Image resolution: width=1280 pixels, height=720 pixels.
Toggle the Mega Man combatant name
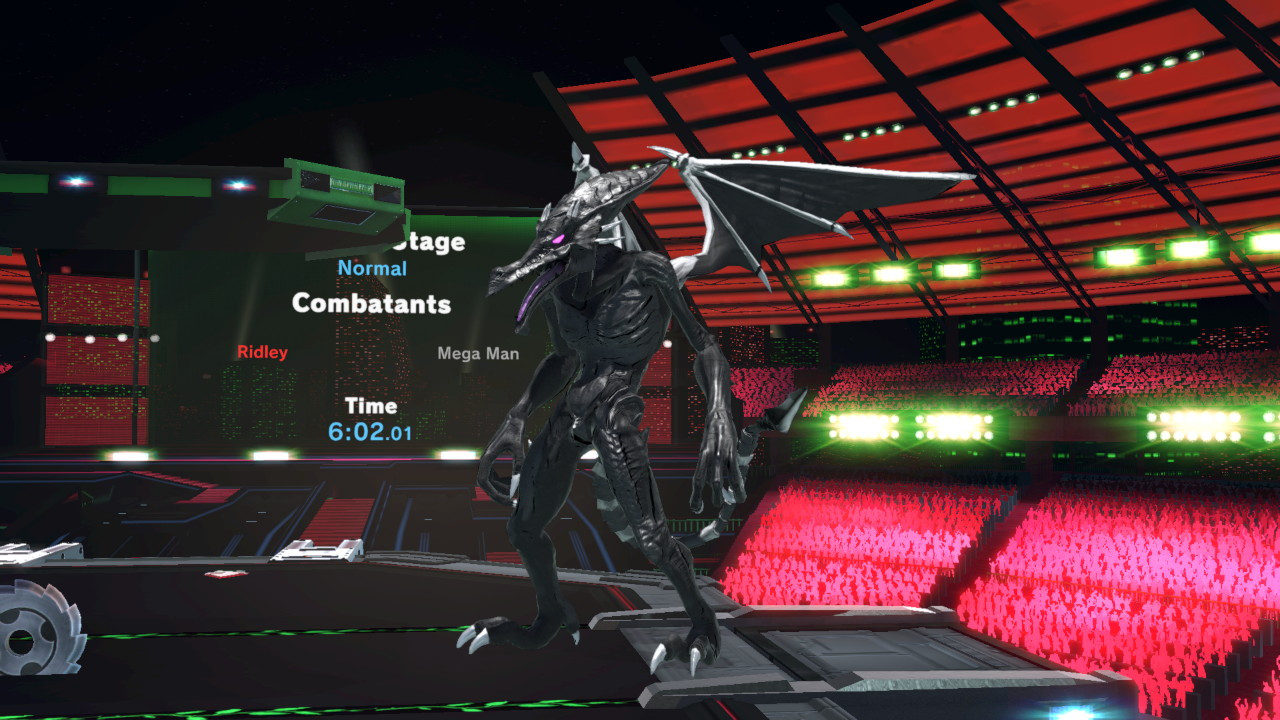(478, 352)
